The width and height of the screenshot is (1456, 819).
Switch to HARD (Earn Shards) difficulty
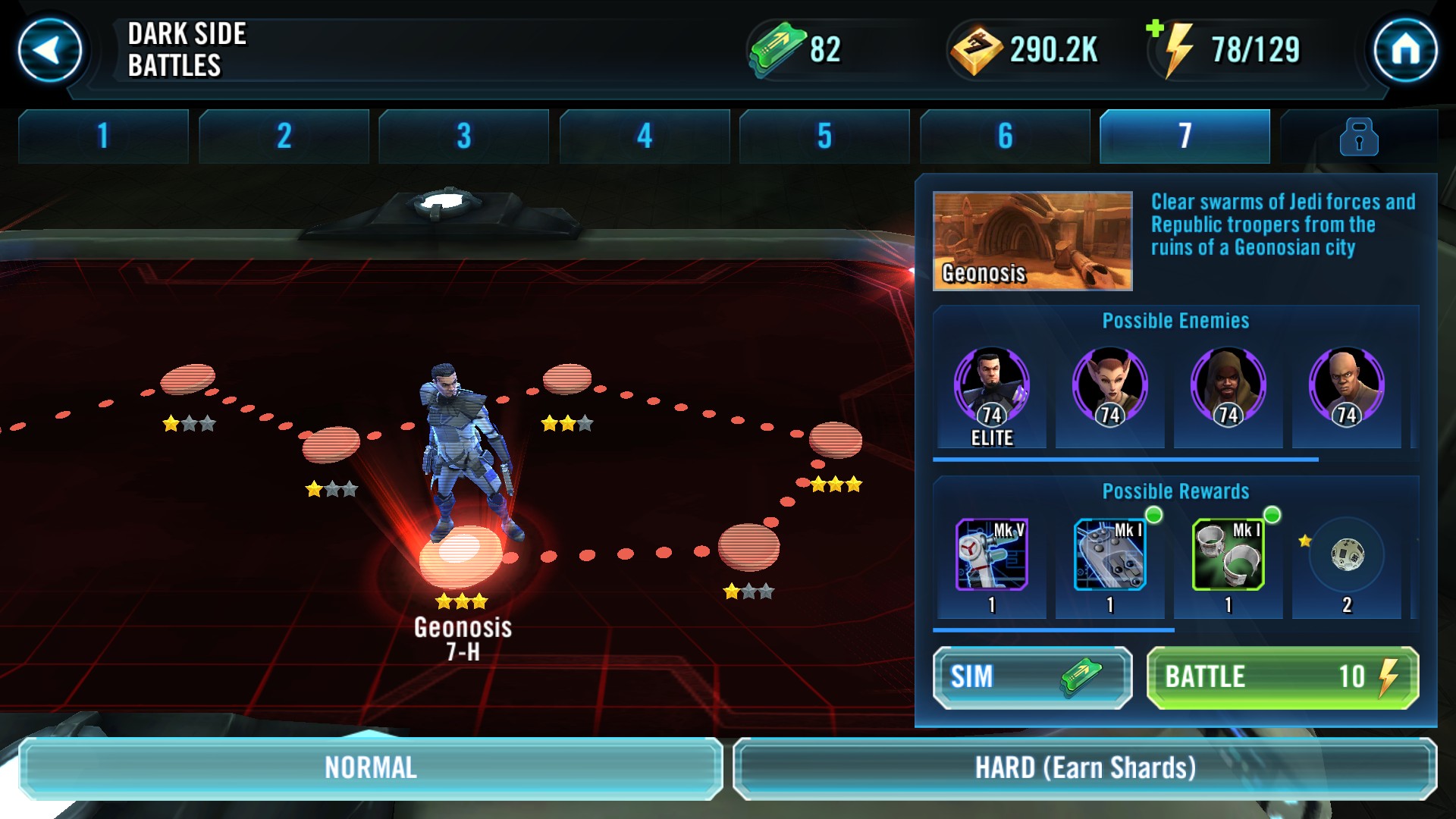click(1084, 768)
